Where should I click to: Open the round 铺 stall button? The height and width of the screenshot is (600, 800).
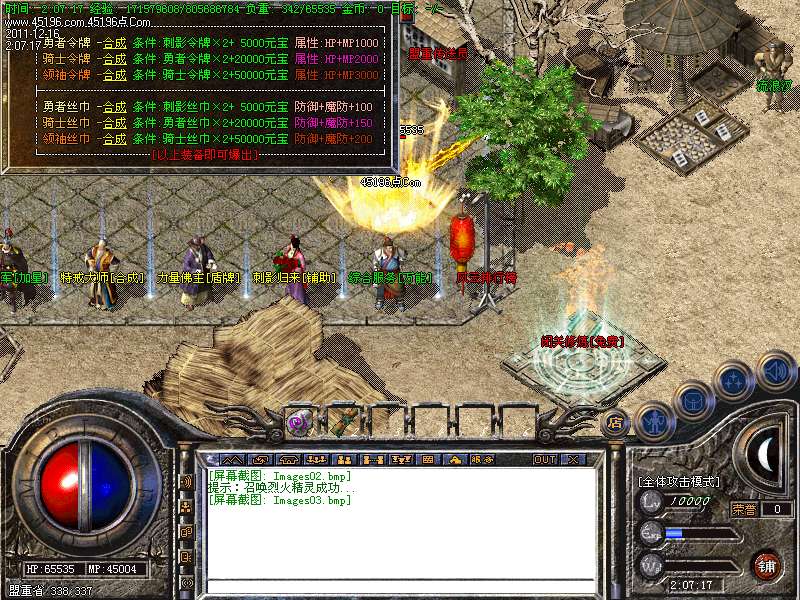pos(766,565)
